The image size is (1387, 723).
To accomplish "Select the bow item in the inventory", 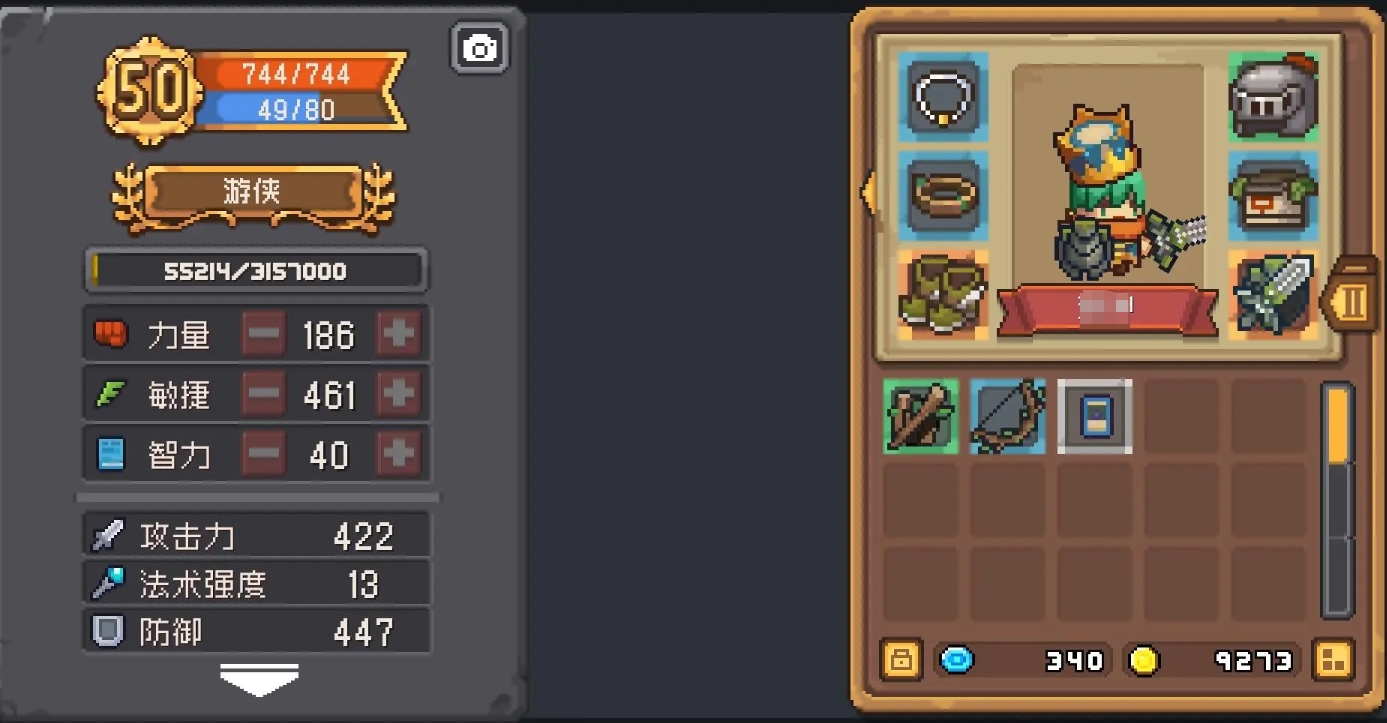I will 1007,417.
